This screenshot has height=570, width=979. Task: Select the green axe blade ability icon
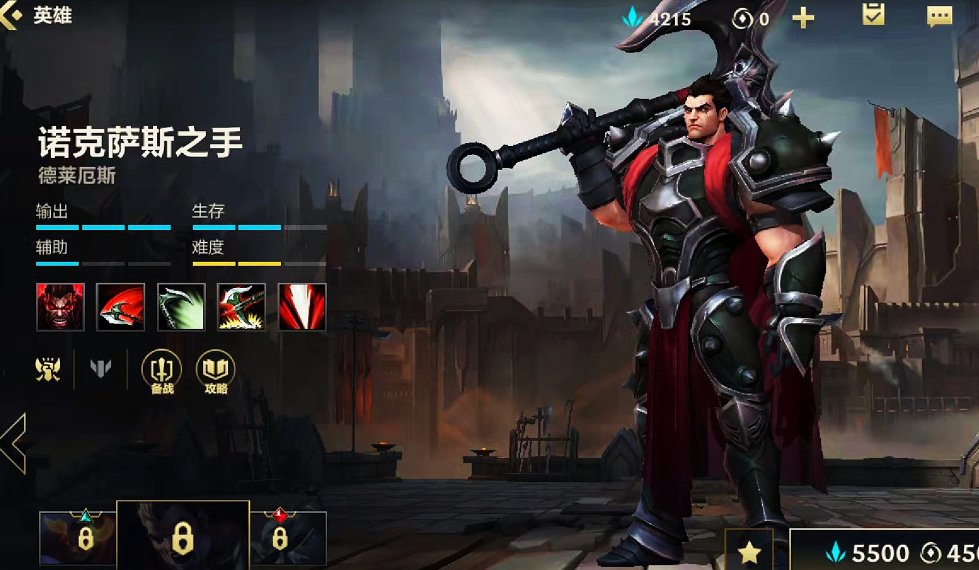181,307
